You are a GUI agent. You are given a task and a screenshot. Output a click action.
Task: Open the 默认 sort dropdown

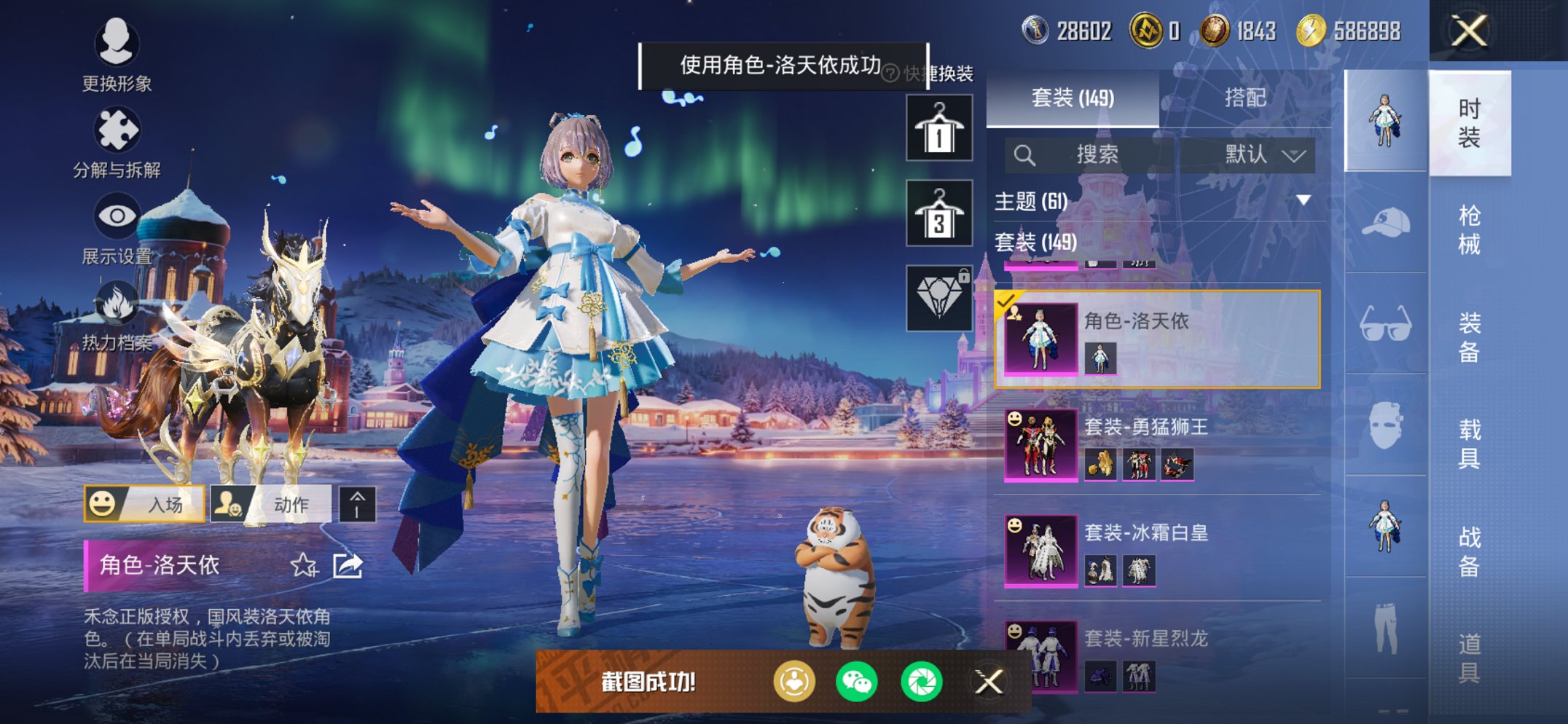tap(1264, 154)
